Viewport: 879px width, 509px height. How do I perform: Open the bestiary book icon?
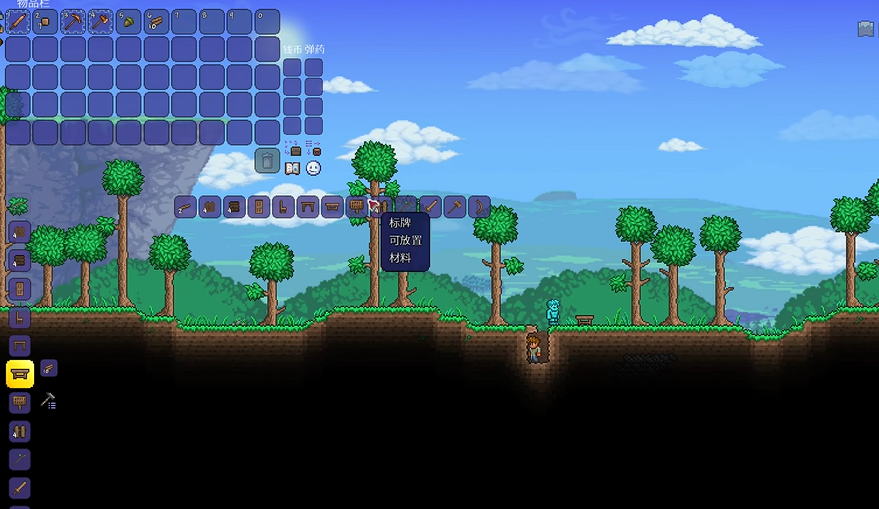292,168
